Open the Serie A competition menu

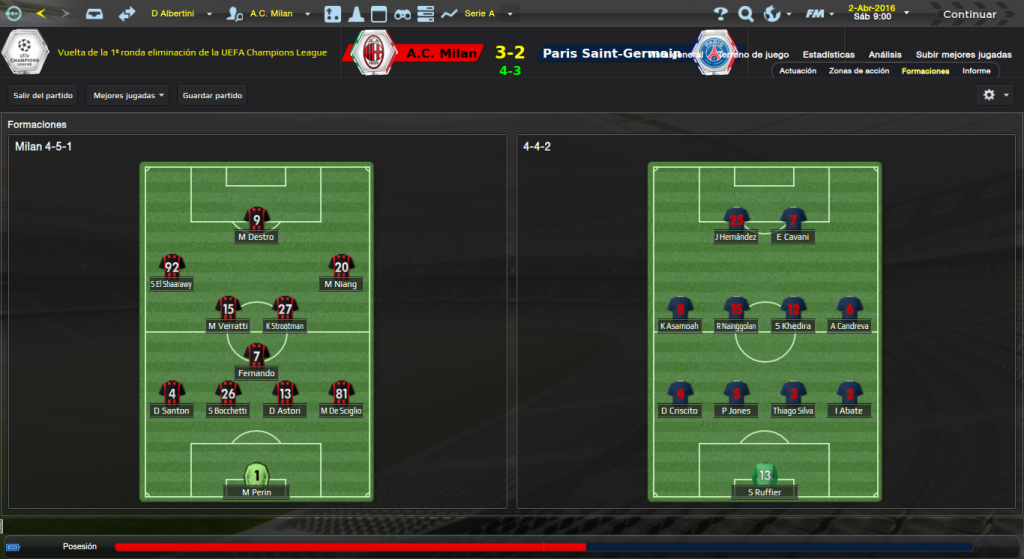tap(487, 14)
